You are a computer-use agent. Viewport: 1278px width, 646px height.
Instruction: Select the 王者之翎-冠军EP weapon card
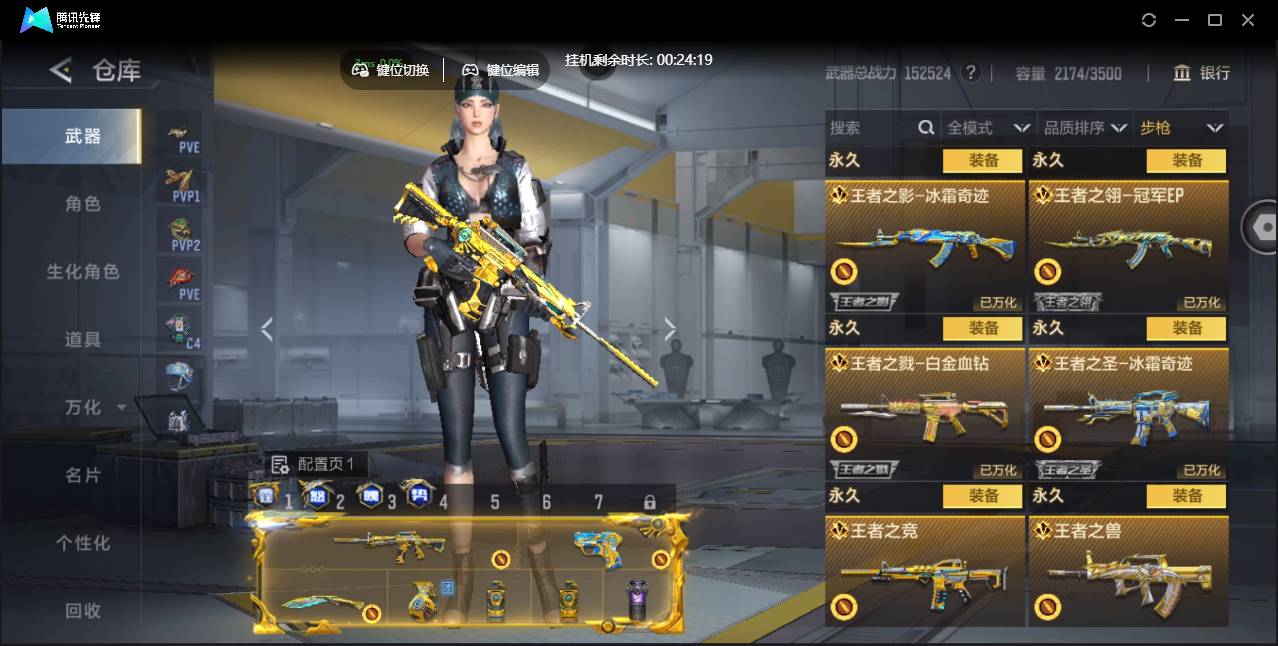click(1128, 246)
